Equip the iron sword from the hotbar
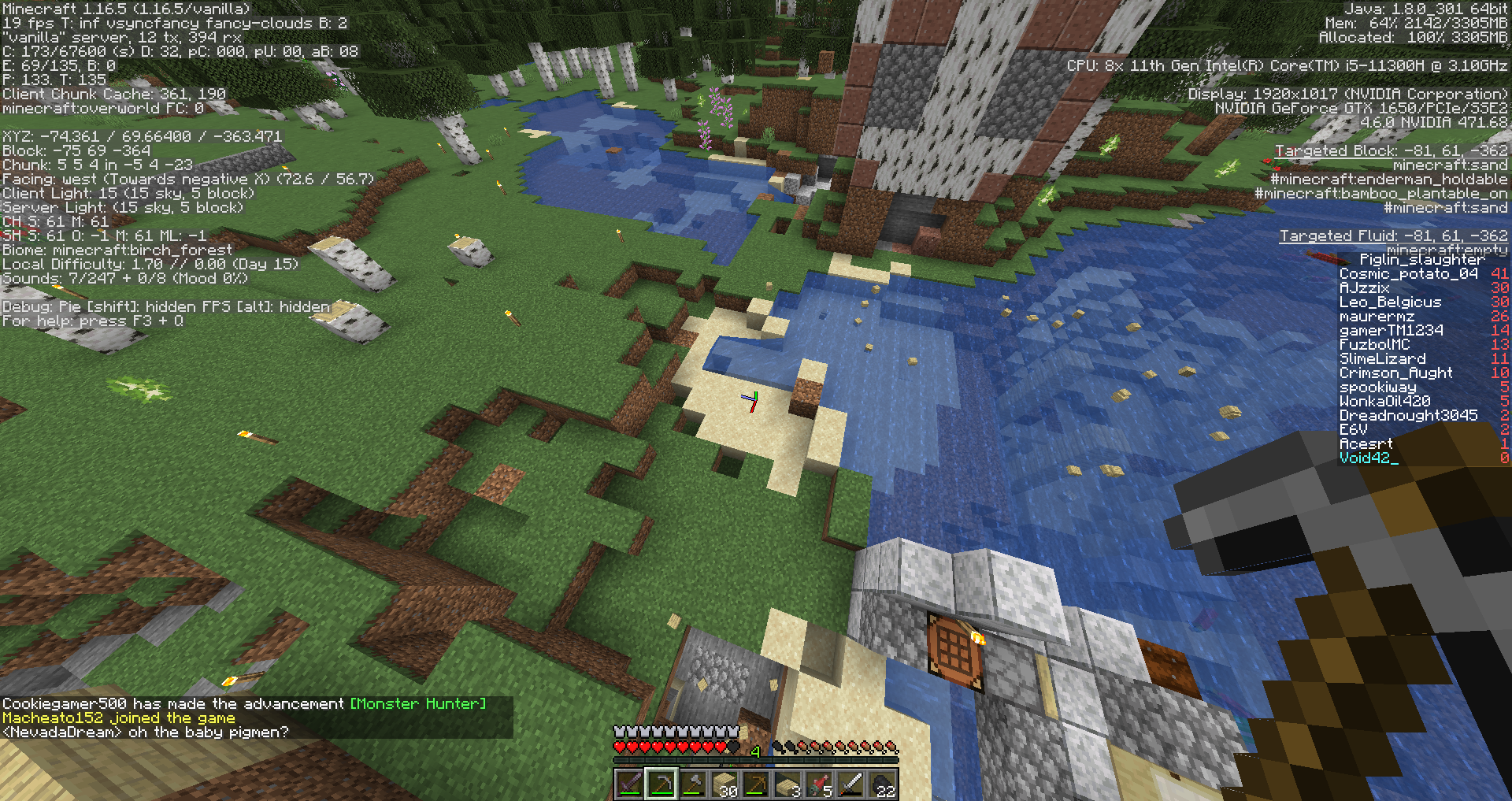This screenshot has width=1512, height=801. [x=850, y=784]
